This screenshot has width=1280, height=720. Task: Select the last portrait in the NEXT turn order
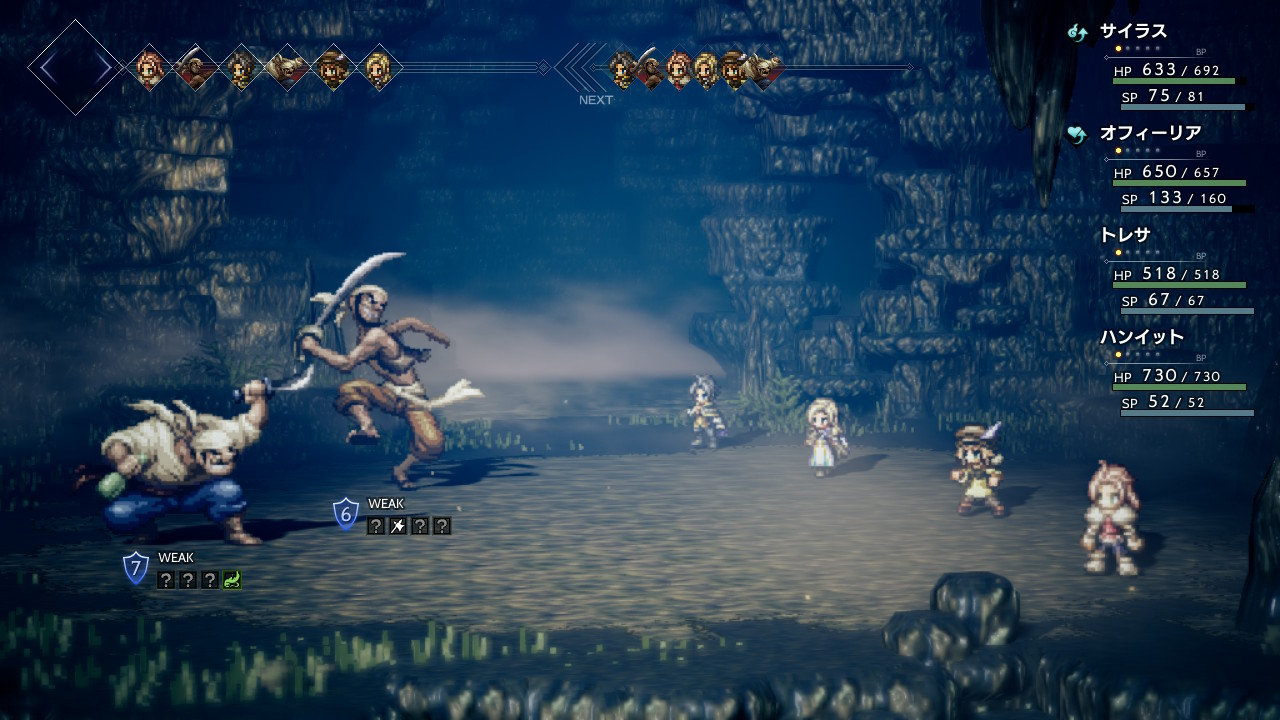click(766, 68)
